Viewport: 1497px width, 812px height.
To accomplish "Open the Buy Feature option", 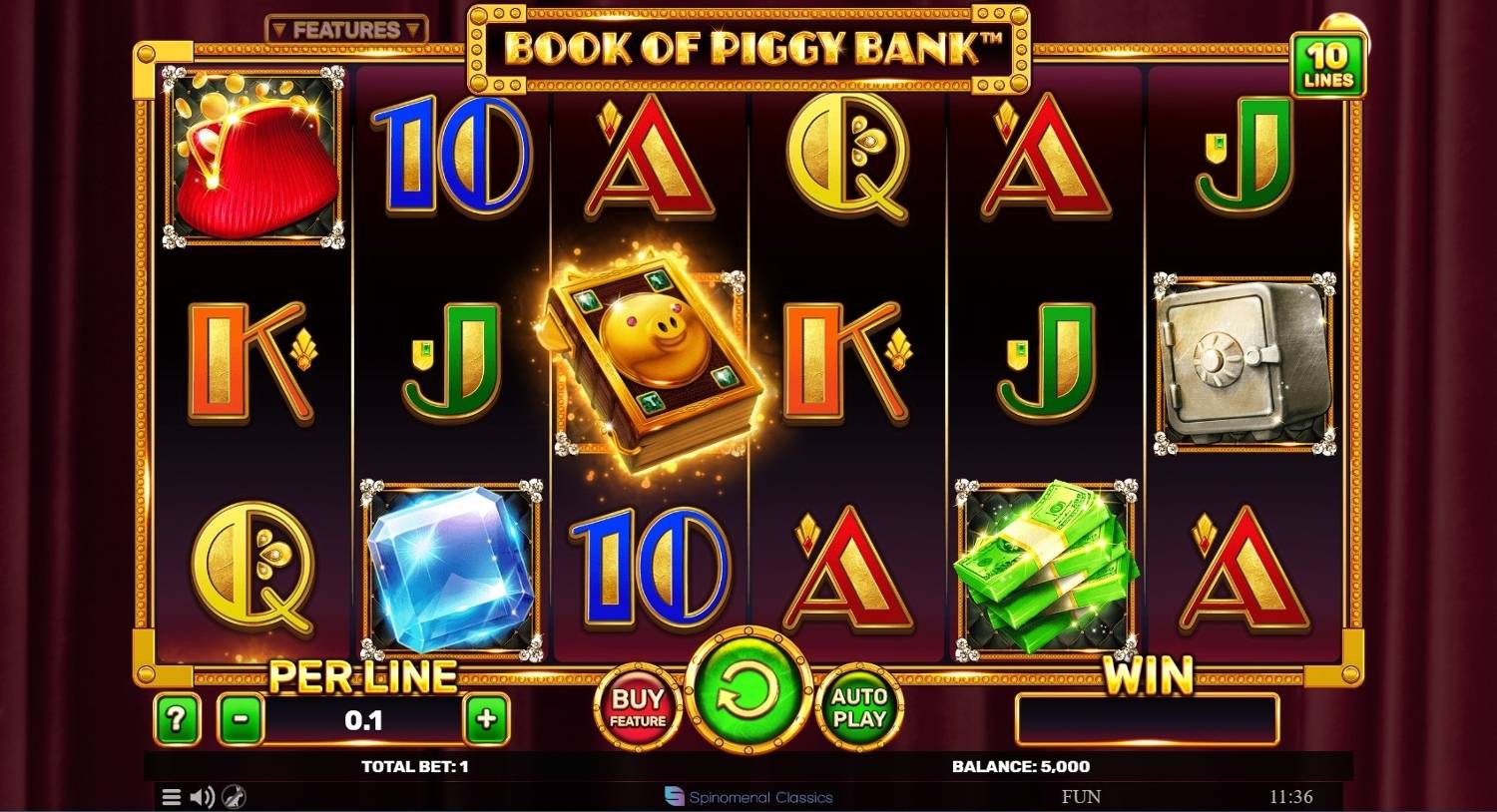I will [x=639, y=708].
